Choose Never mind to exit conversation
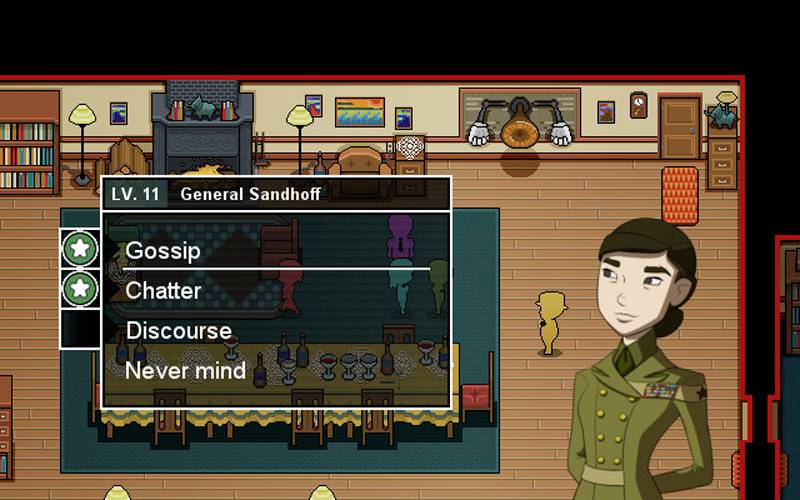800x500 pixels. (x=186, y=371)
